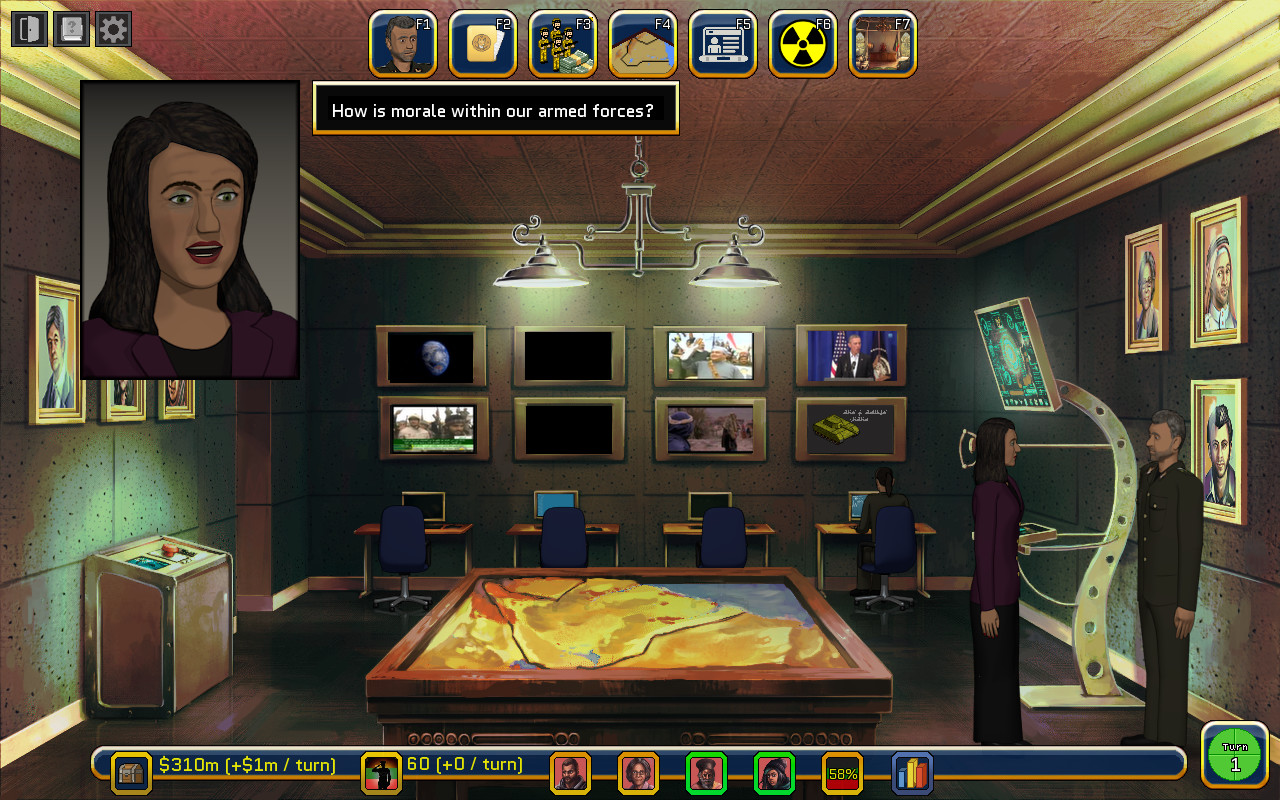Click the treasury chest icon
This screenshot has height=800, width=1280.
click(131, 771)
